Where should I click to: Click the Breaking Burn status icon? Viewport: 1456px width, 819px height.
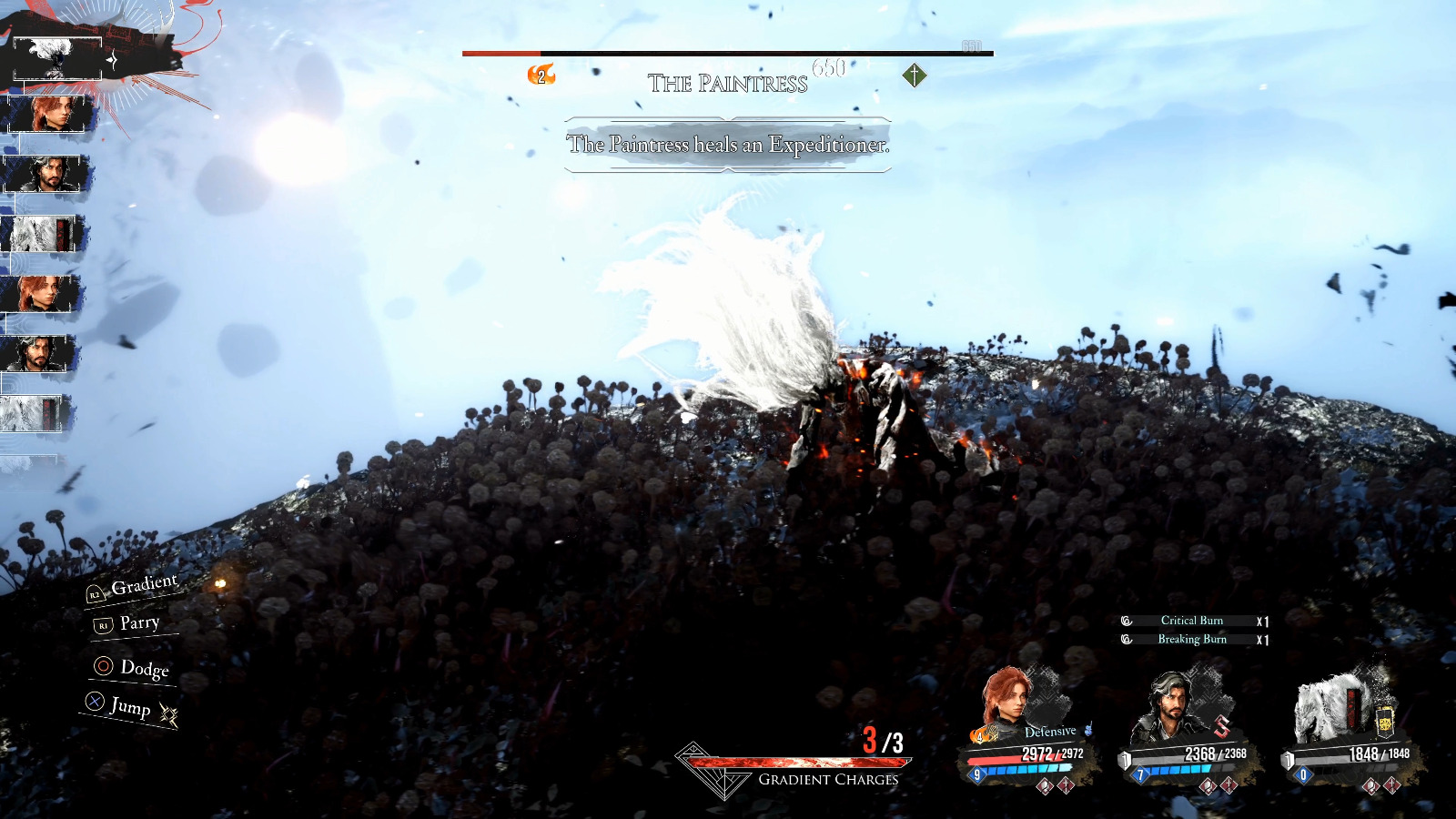tap(1125, 640)
